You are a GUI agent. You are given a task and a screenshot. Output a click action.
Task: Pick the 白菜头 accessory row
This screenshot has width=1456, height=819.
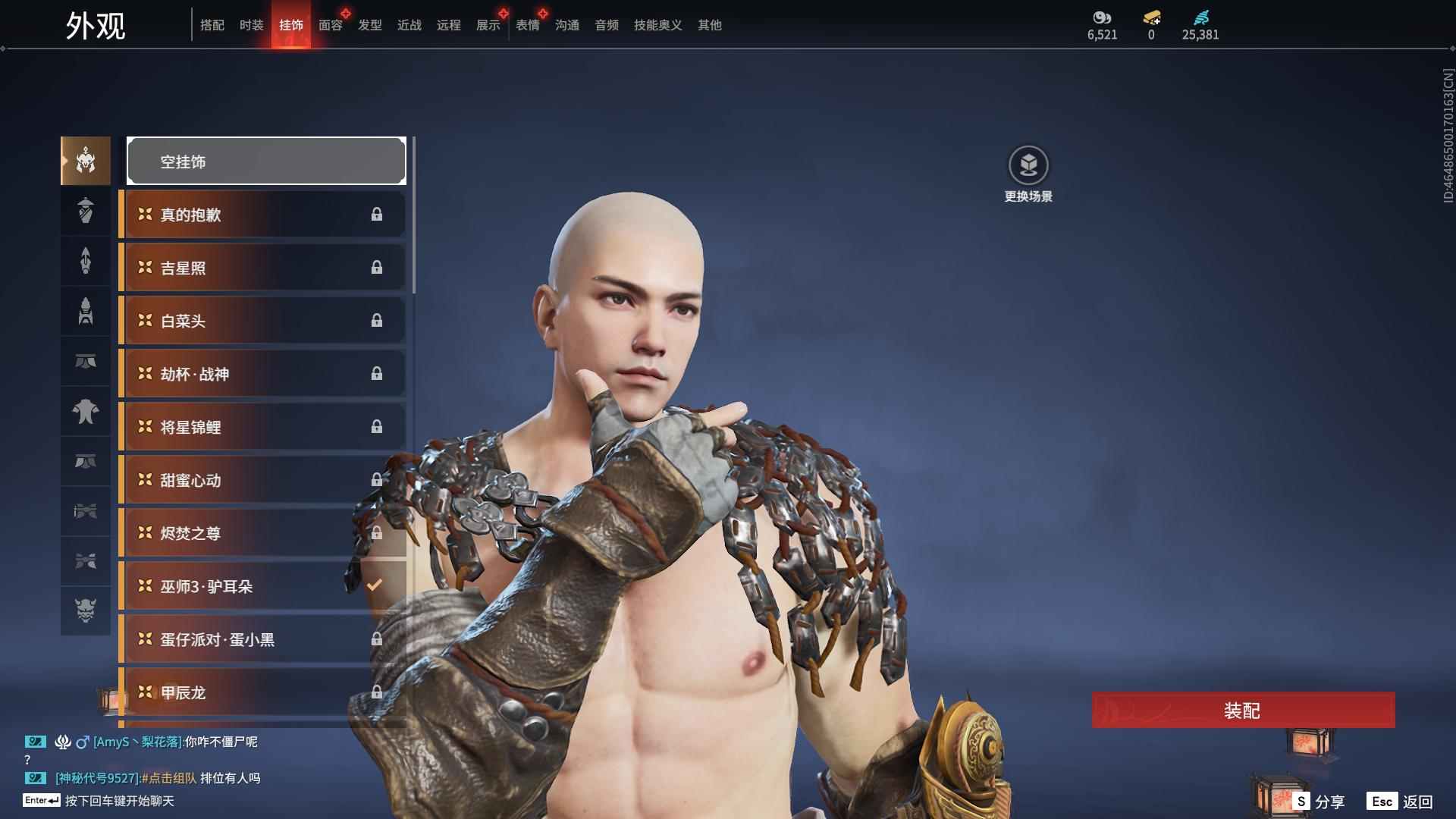[262, 321]
